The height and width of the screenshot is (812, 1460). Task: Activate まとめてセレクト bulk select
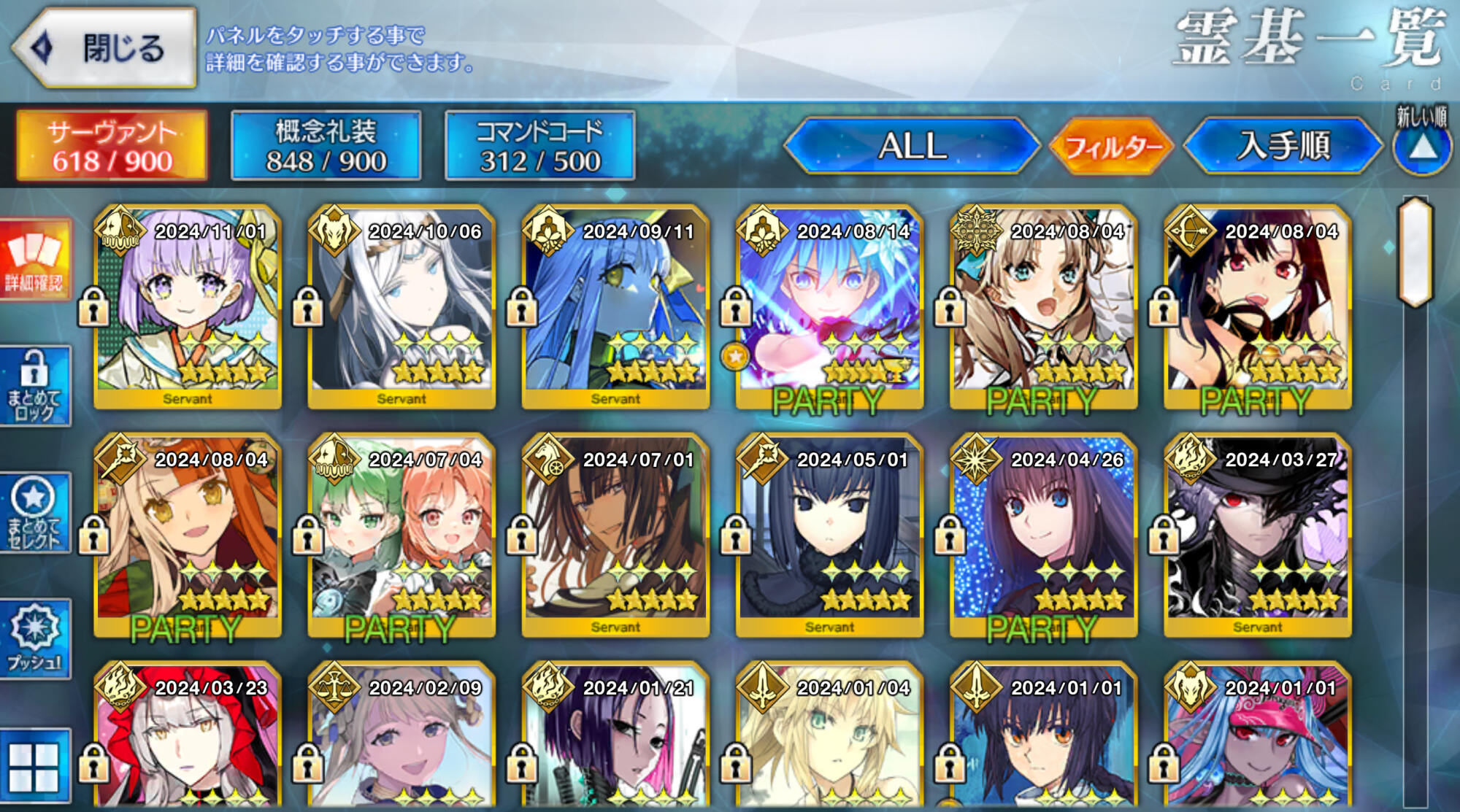(x=35, y=513)
